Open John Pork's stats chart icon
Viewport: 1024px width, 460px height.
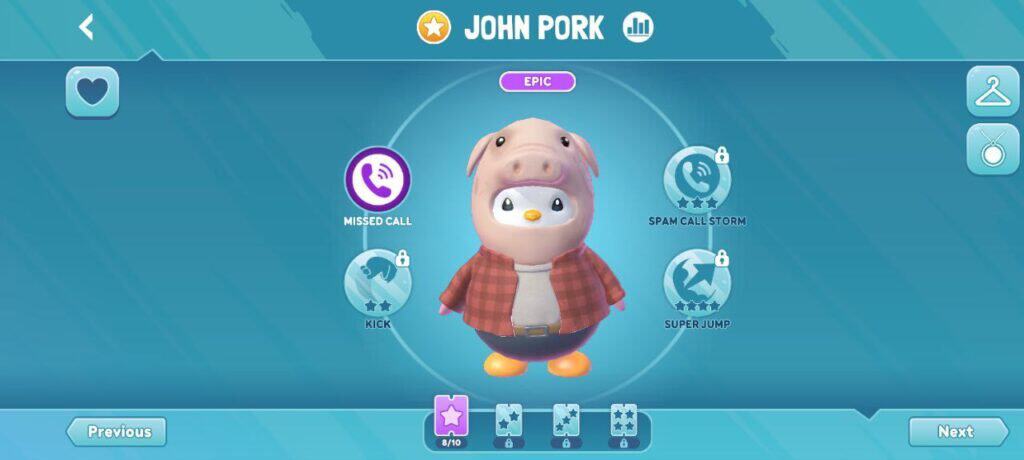(x=638, y=28)
